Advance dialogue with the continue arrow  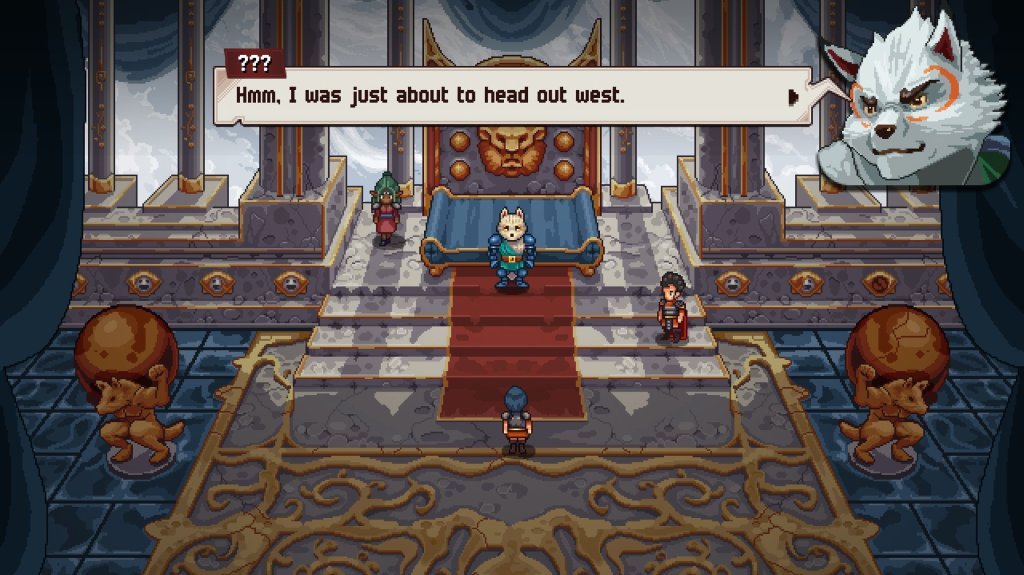coord(793,97)
